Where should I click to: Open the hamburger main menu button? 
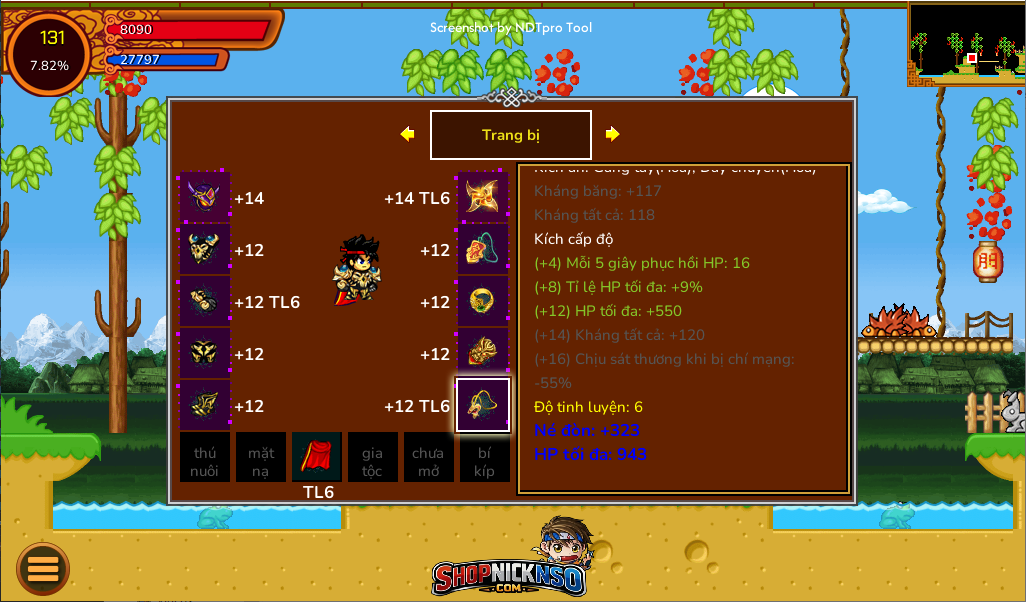tap(43, 568)
